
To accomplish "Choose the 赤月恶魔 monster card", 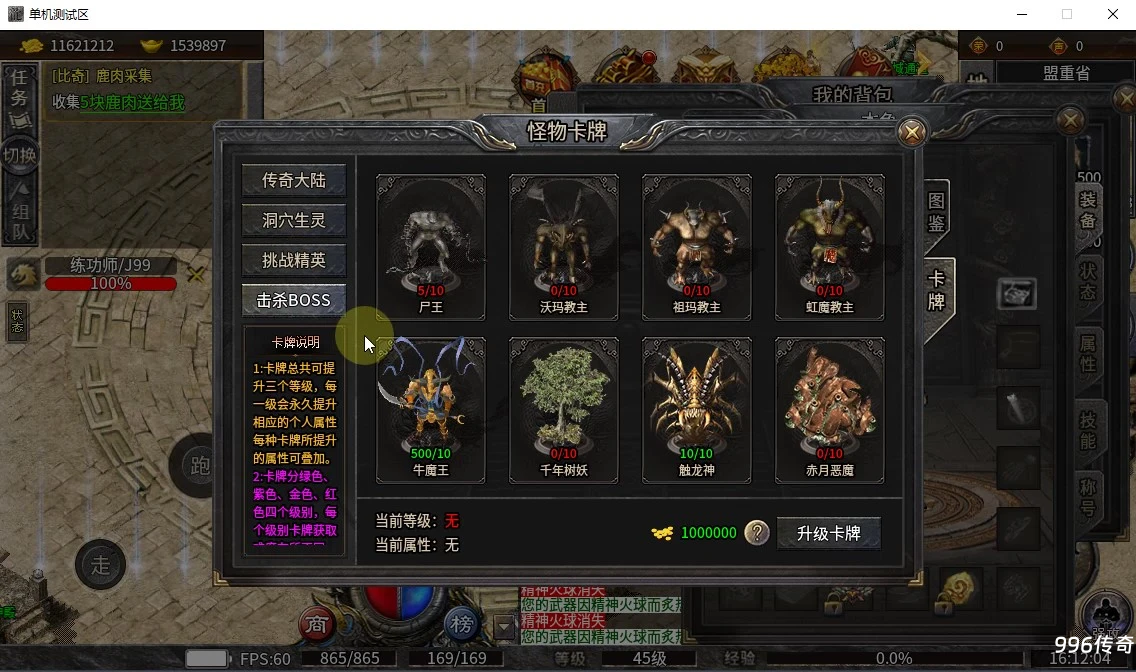I will pos(830,409).
